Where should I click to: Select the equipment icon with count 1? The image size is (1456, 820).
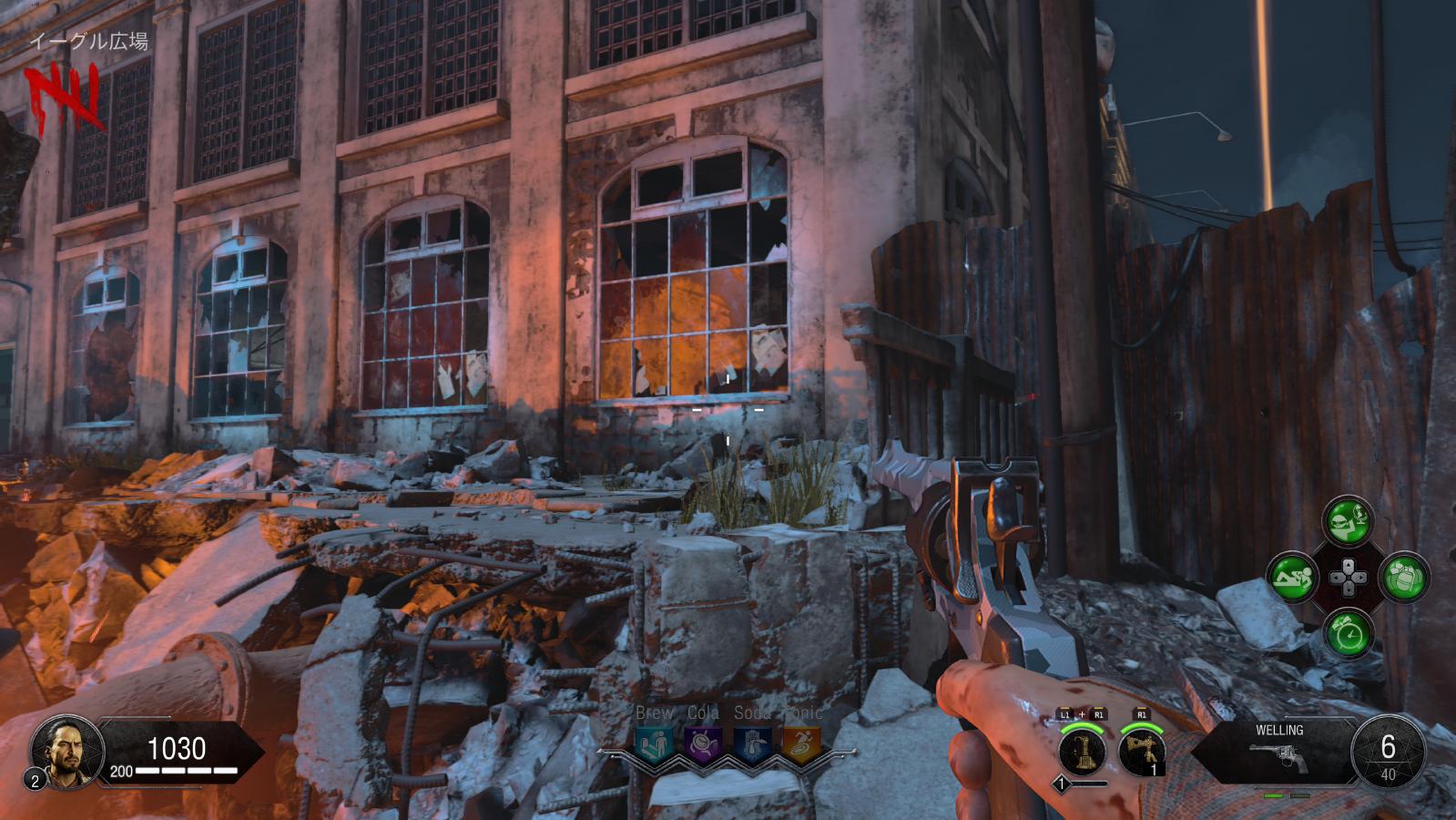click(x=1142, y=752)
